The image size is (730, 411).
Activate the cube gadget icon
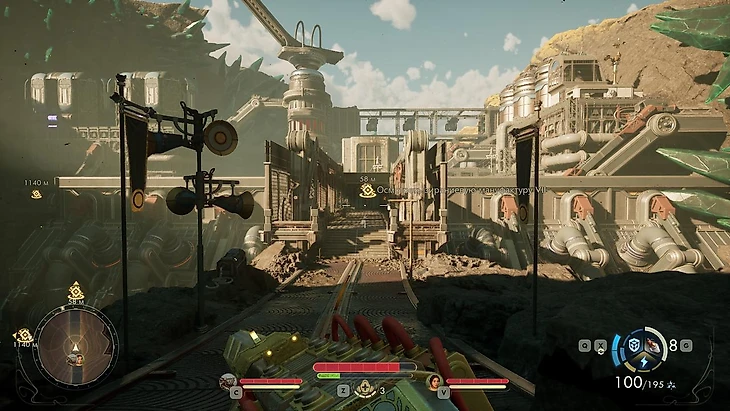632,346
